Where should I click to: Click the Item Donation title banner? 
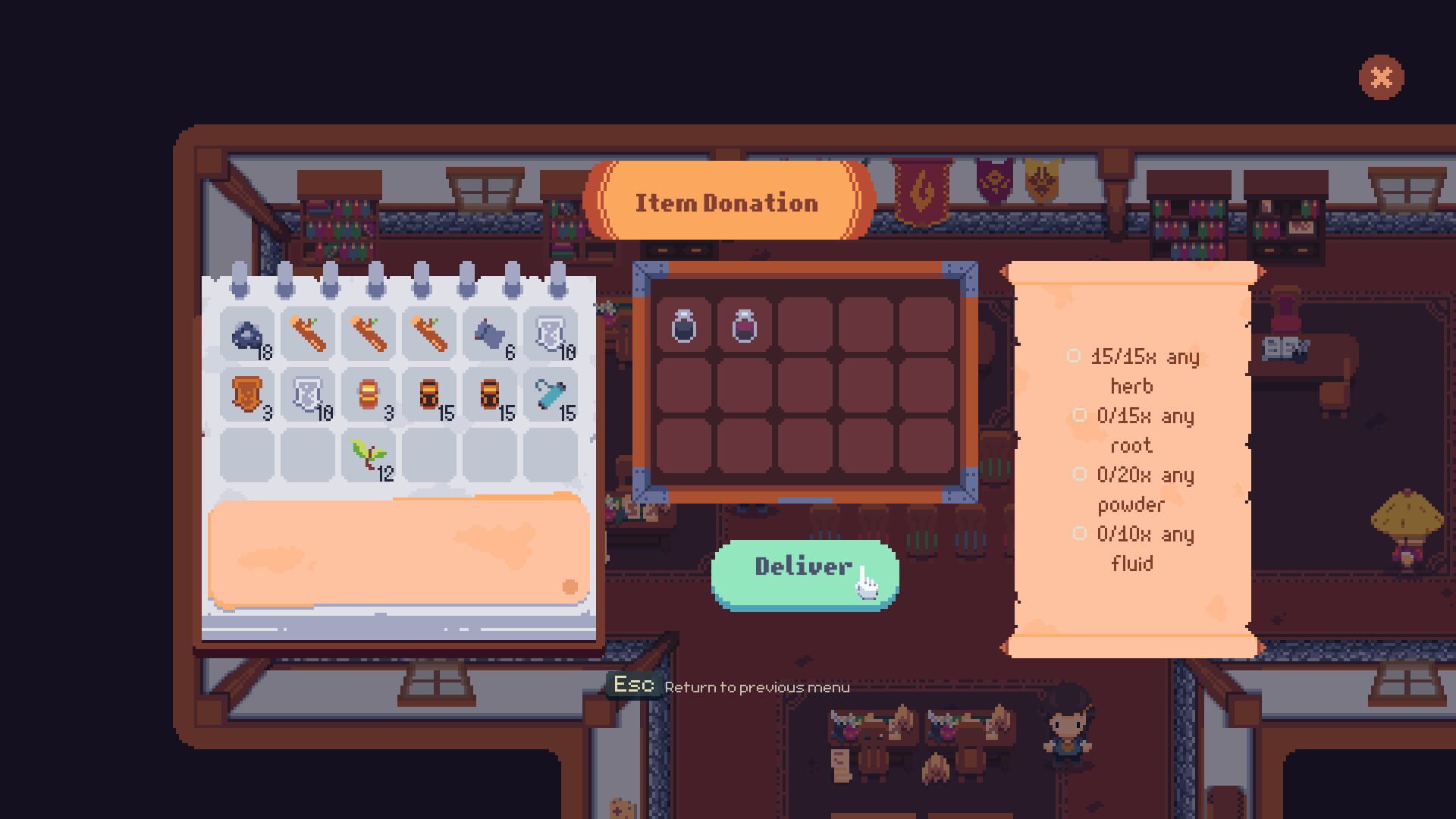pos(726,201)
